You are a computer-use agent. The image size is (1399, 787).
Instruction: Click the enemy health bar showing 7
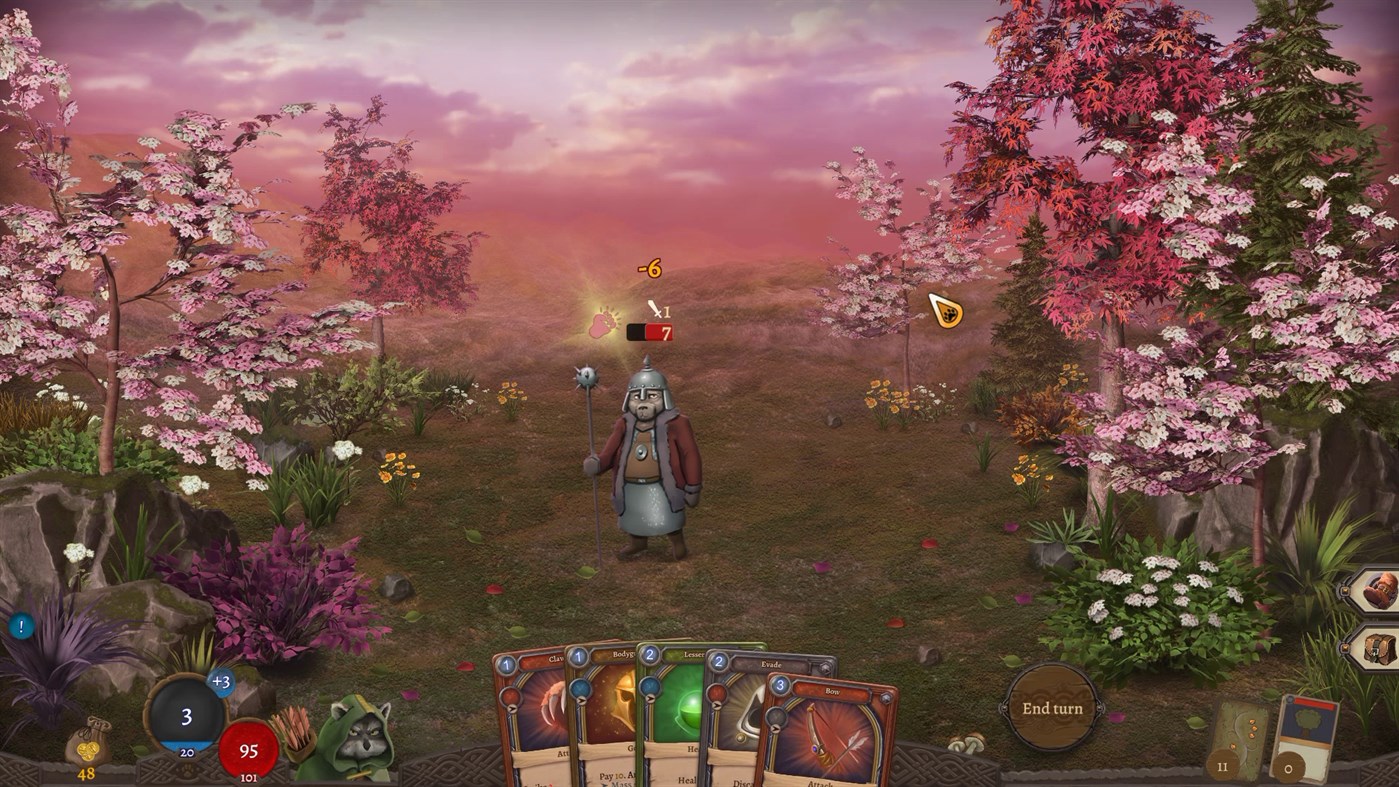click(649, 333)
